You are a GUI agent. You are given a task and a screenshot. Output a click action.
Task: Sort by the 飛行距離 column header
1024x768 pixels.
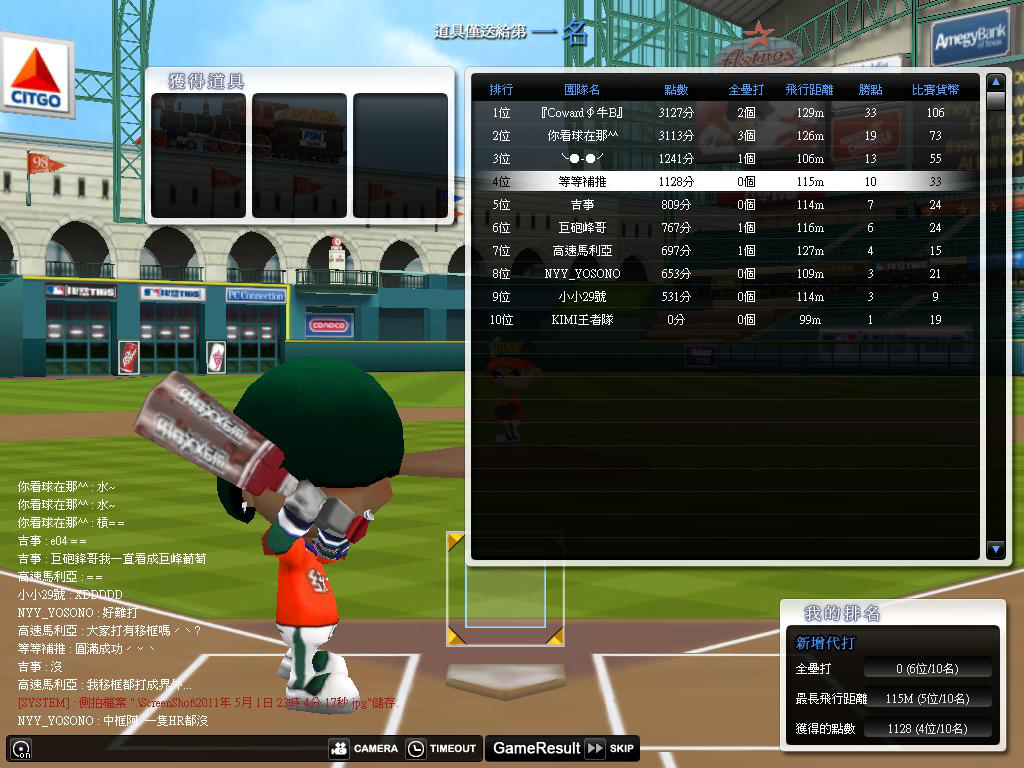pyautogui.click(x=809, y=90)
